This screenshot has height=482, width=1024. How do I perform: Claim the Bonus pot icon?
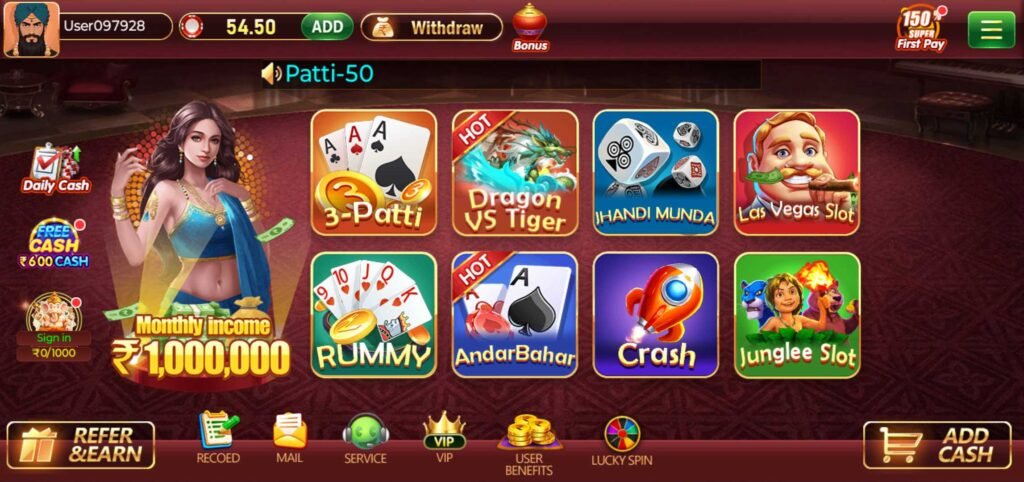point(530,27)
